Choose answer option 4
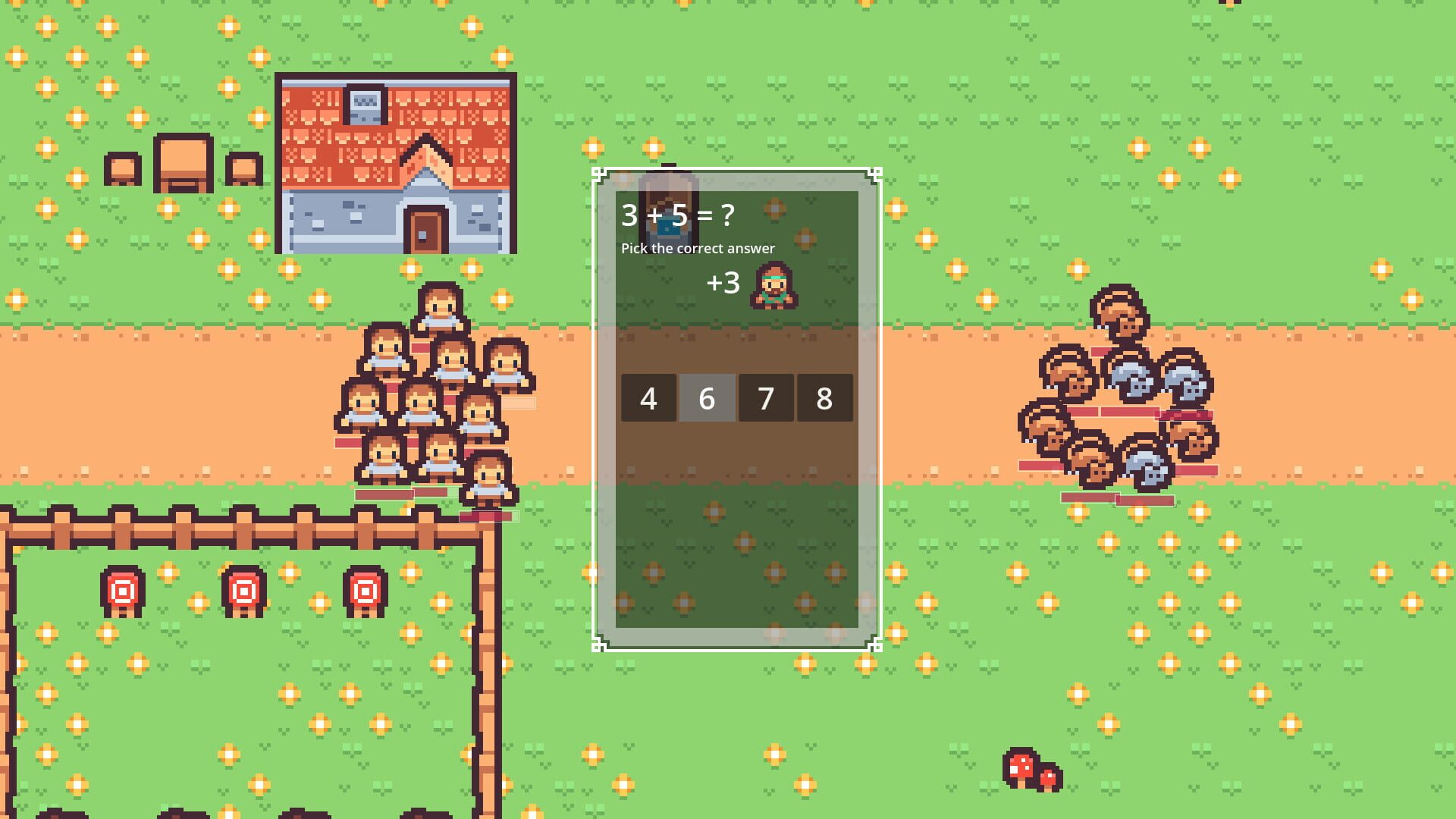The height and width of the screenshot is (819, 1456). click(x=648, y=398)
